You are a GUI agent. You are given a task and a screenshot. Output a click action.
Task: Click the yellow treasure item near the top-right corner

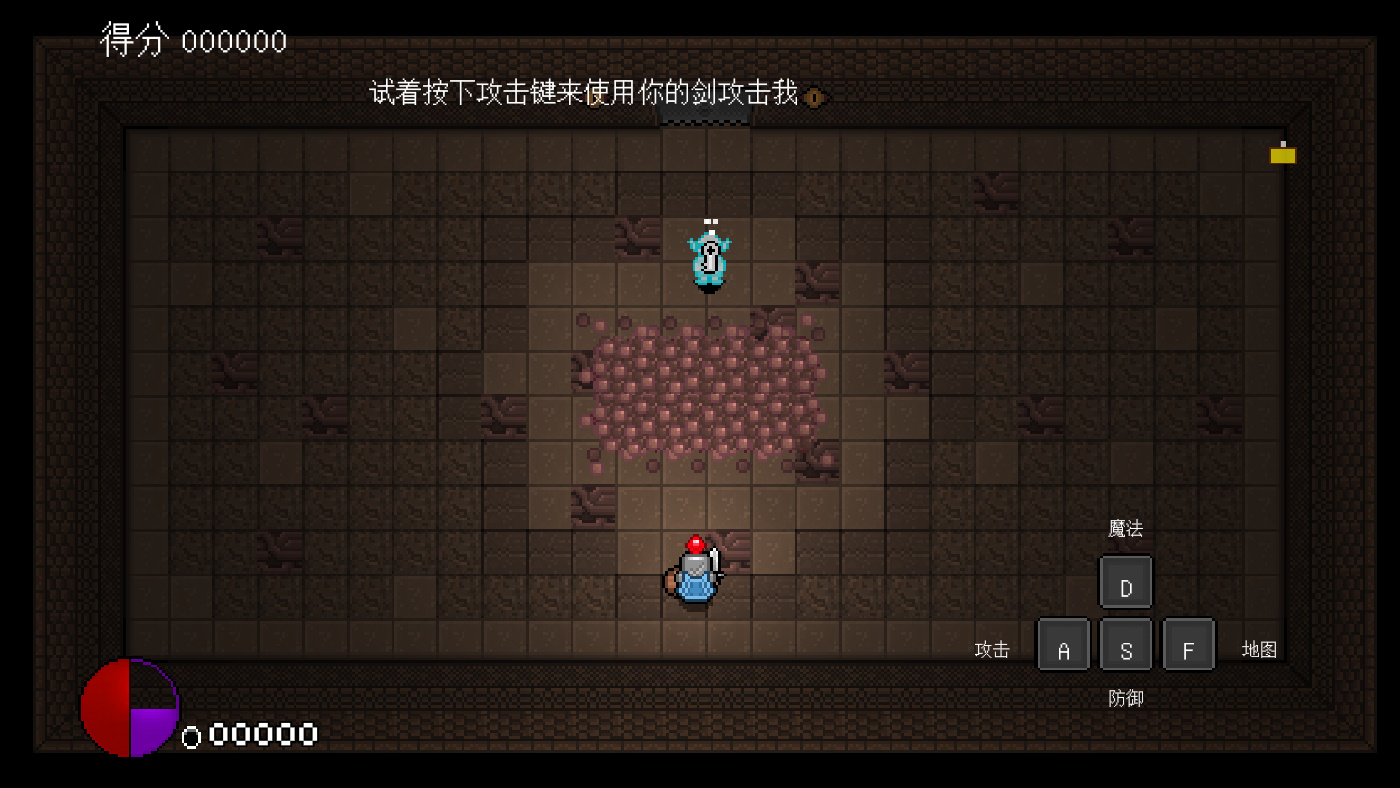click(x=1283, y=154)
